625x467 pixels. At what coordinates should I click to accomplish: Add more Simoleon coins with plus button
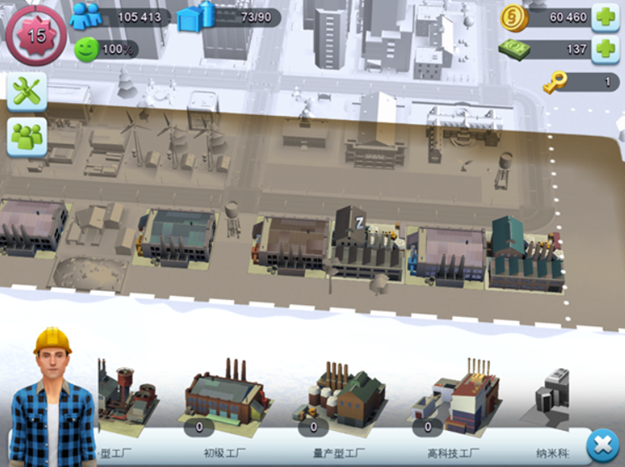pos(604,17)
